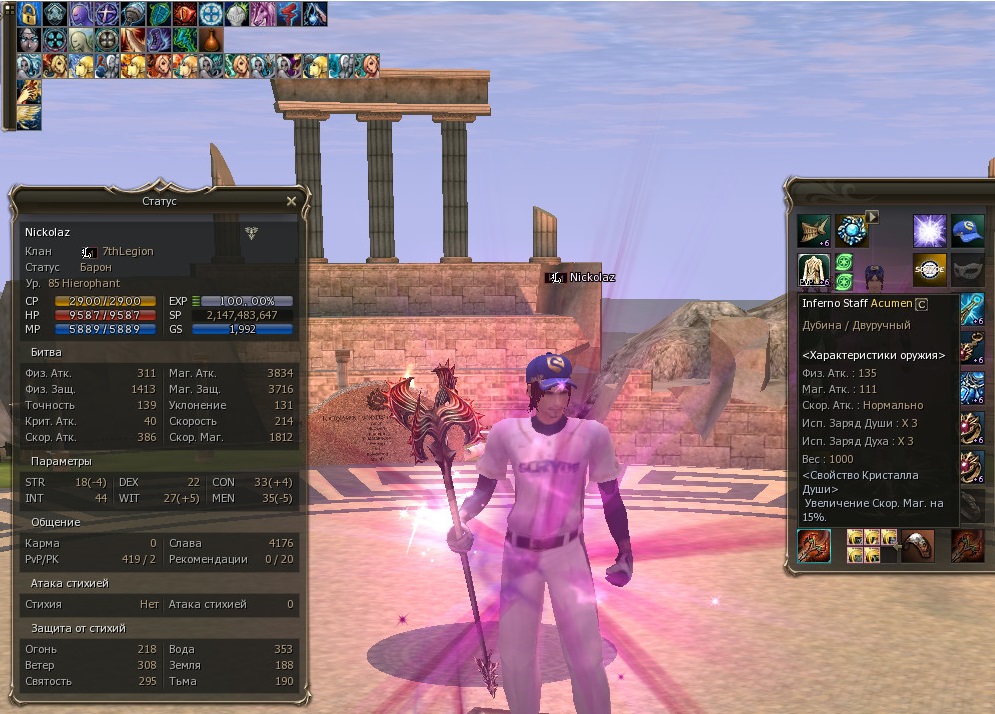Select the golden padlock buff icon
The width and height of the screenshot is (995, 714).
[28, 14]
